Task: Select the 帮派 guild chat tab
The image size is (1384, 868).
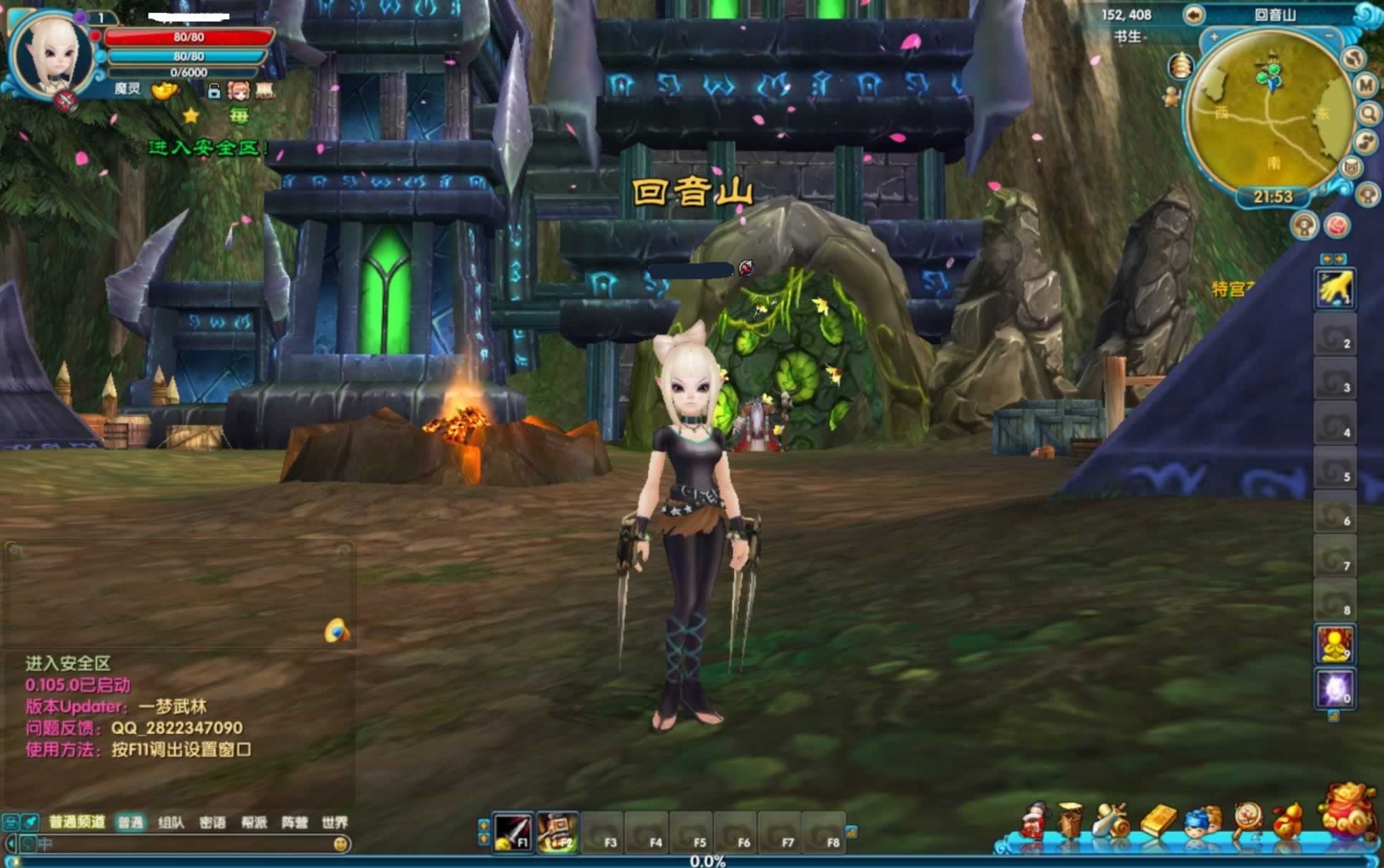Action: [x=254, y=822]
